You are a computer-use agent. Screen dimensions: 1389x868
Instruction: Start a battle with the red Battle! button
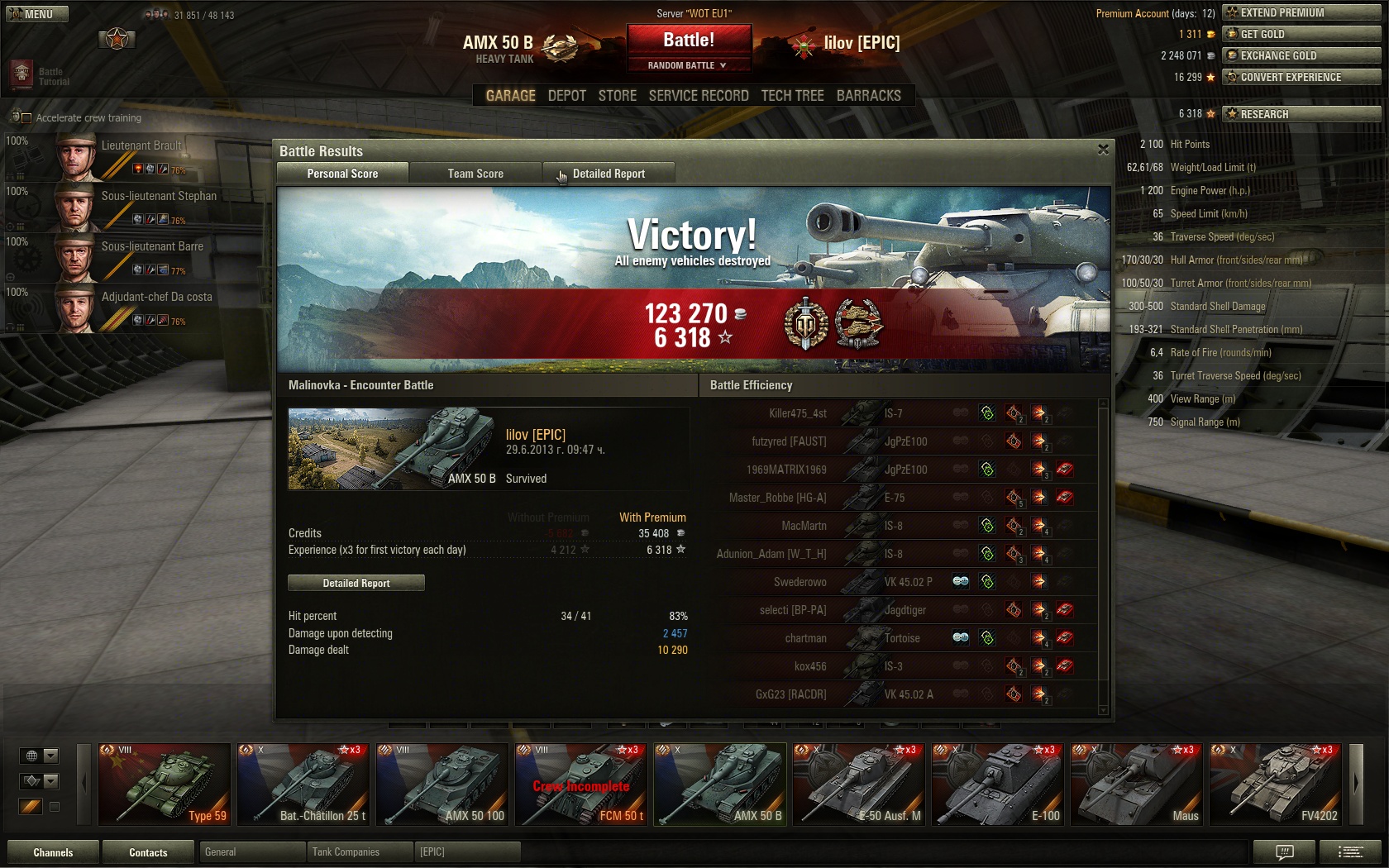click(689, 40)
